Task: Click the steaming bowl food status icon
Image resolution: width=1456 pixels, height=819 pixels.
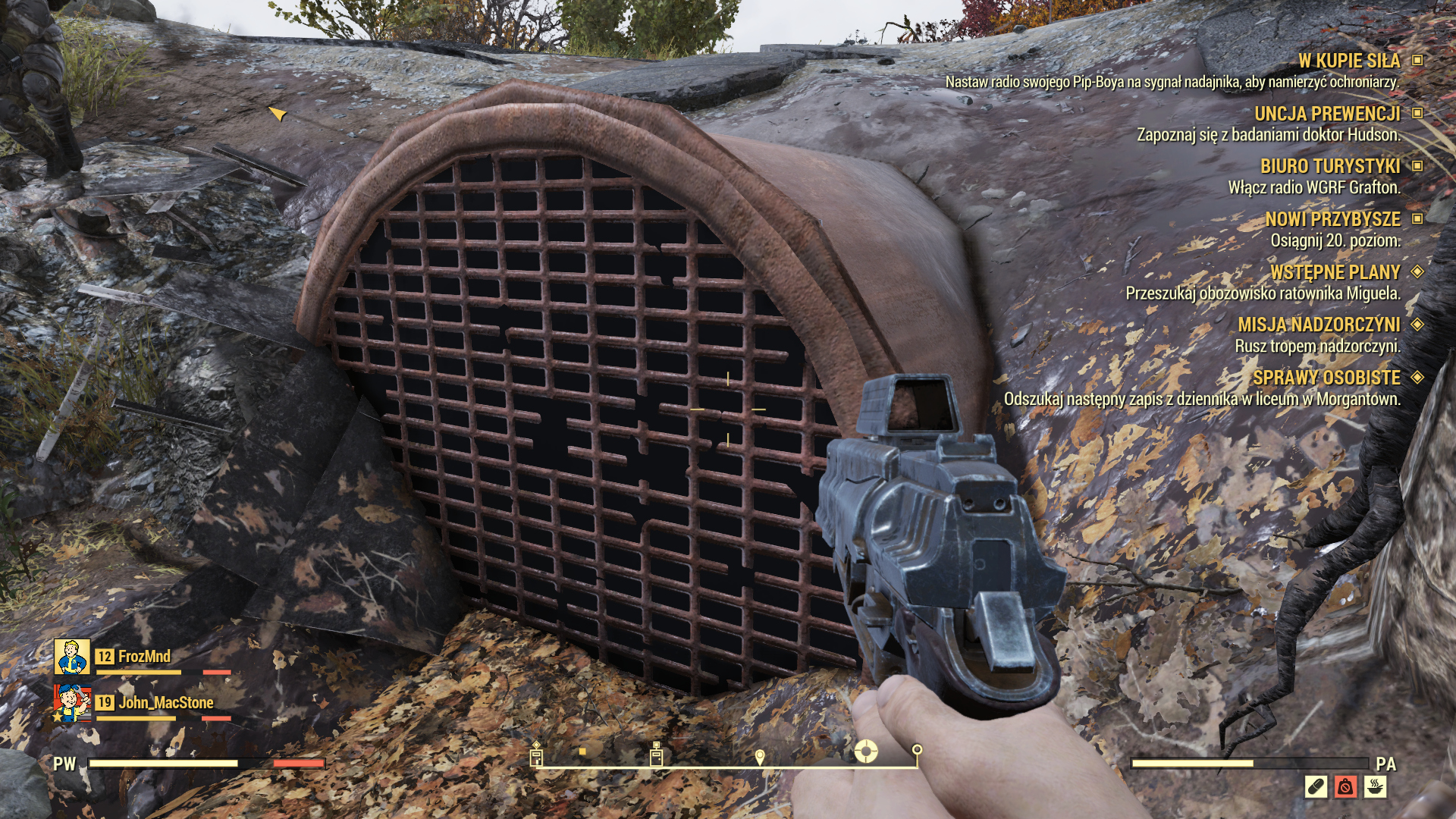Action: pyautogui.click(x=1375, y=787)
